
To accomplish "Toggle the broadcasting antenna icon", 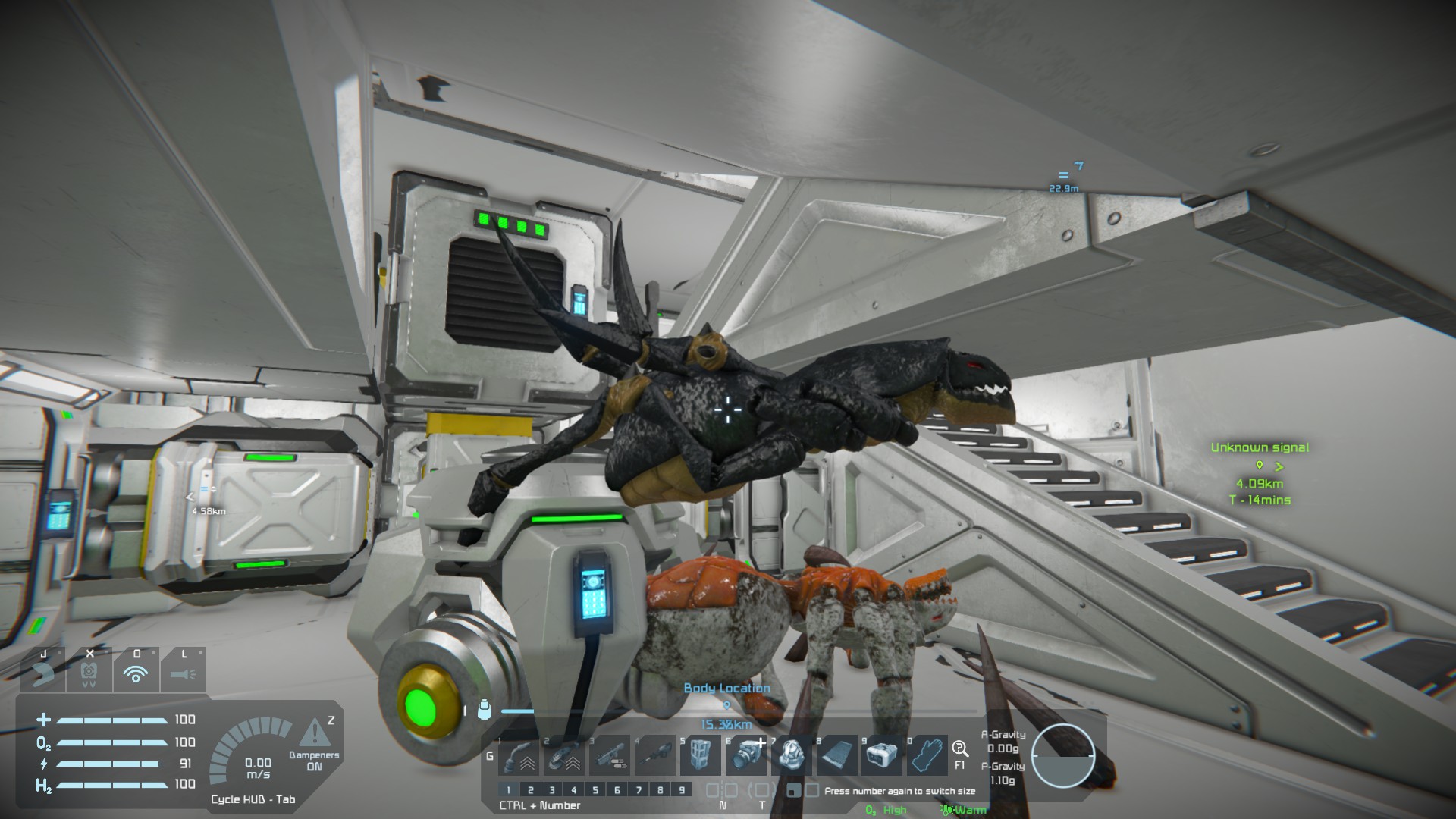I will tap(136, 672).
